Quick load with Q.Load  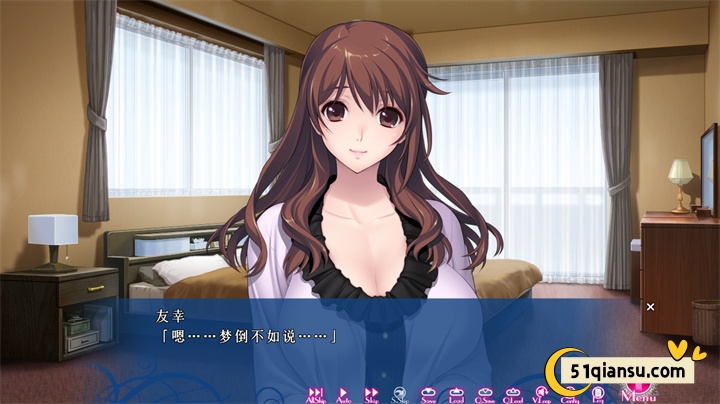[513, 394]
